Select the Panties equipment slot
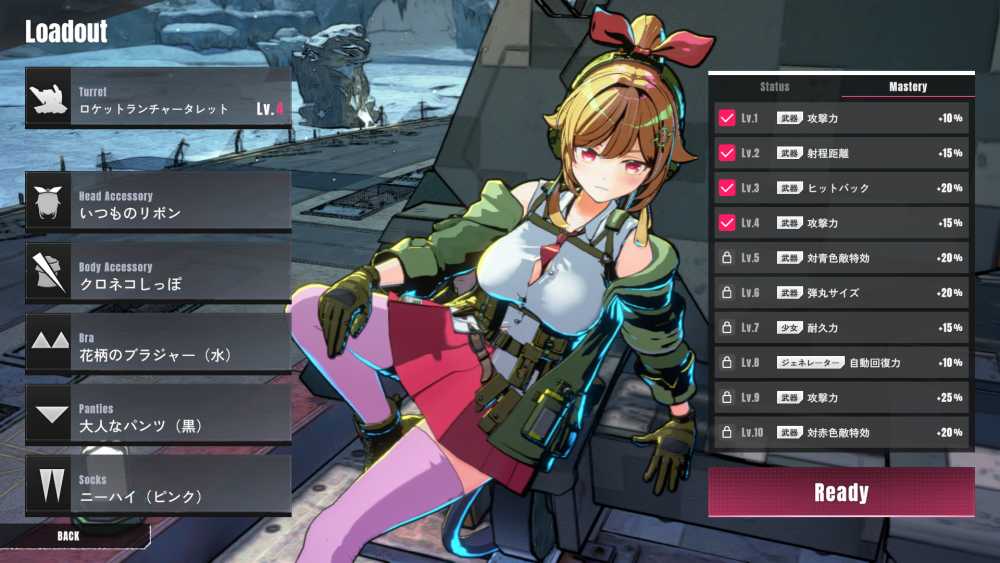This screenshot has height=563, width=1000. click(x=158, y=416)
